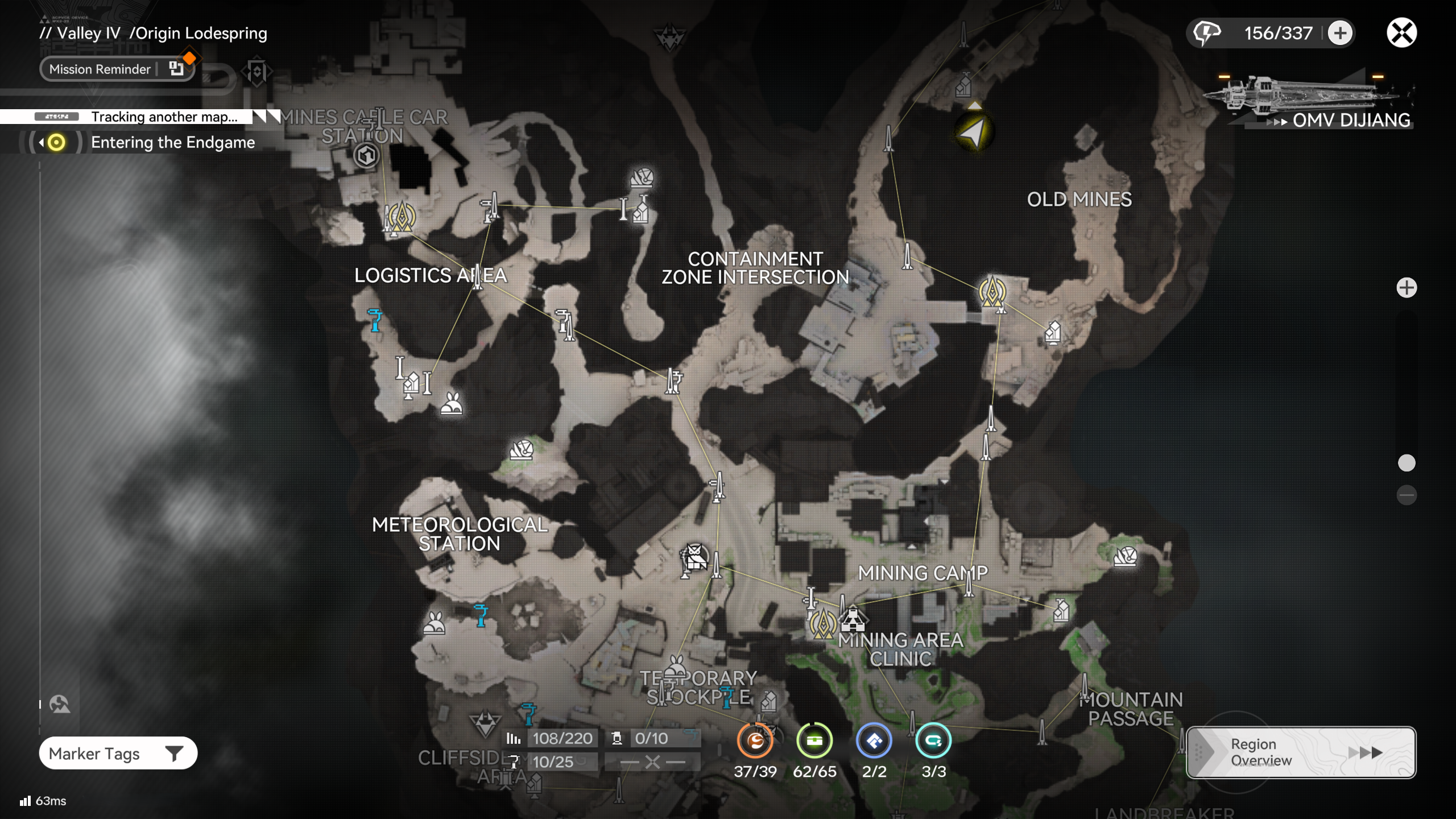Image resolution: width=1456 pixels, height=819 pixels.
Task: Zoom in the map with plus
Action: click(1407, 287)
